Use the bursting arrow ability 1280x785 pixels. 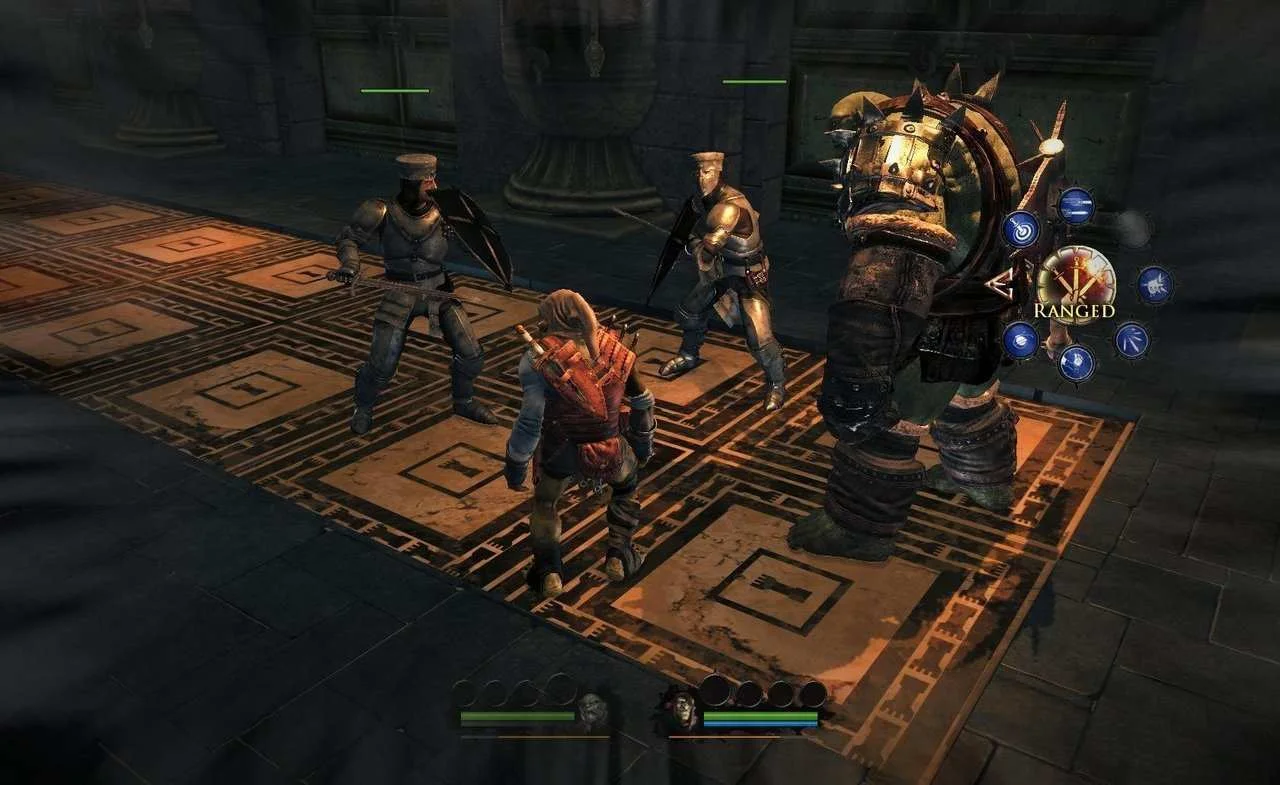pyautogui.click(x=1155, y=285)
